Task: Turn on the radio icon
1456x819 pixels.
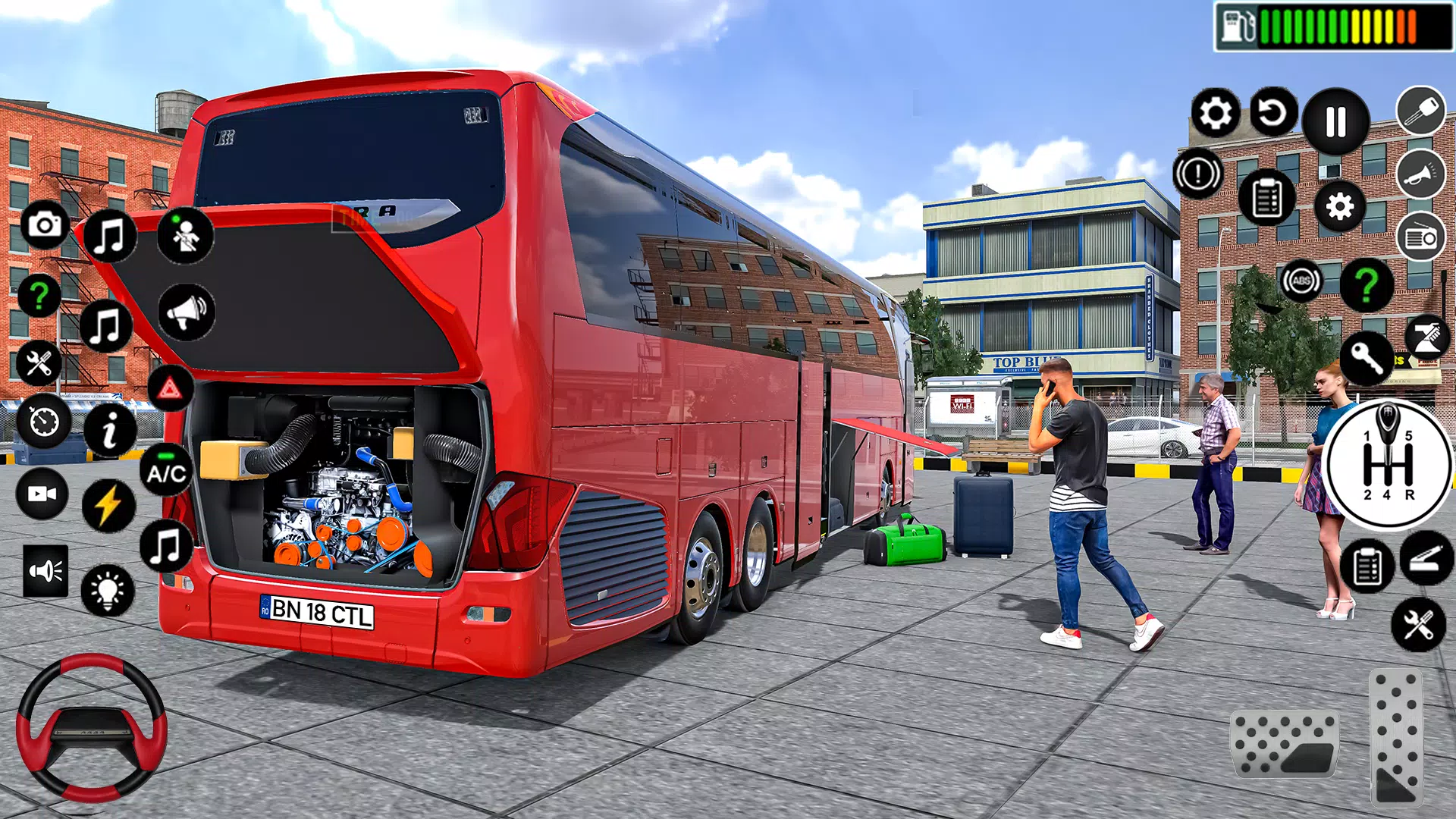Action: (x=1420, y=237)
